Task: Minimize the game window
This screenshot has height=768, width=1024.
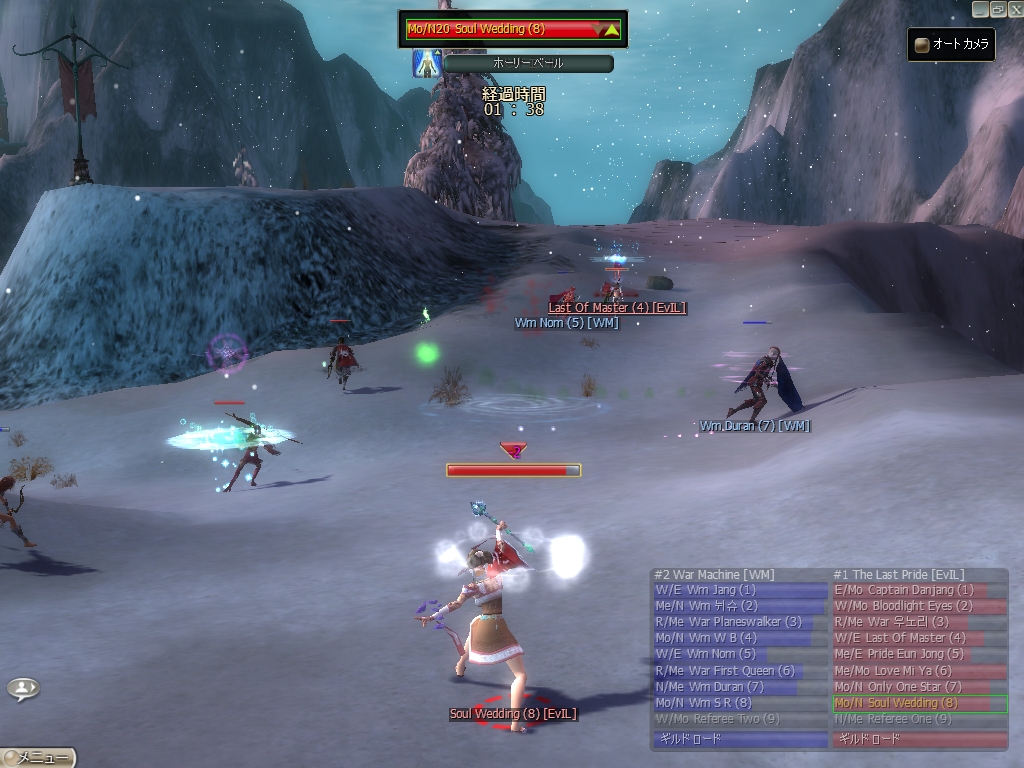Action: click(x=981, y=8)
